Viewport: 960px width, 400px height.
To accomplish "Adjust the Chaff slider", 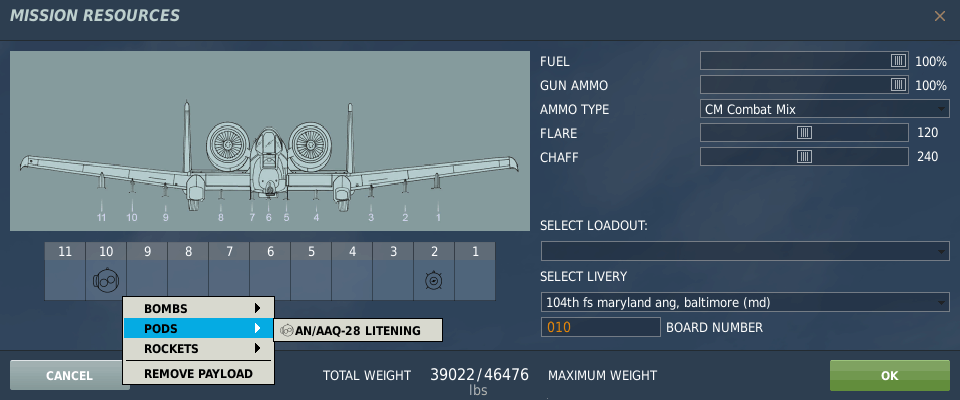I will [804, 157].
